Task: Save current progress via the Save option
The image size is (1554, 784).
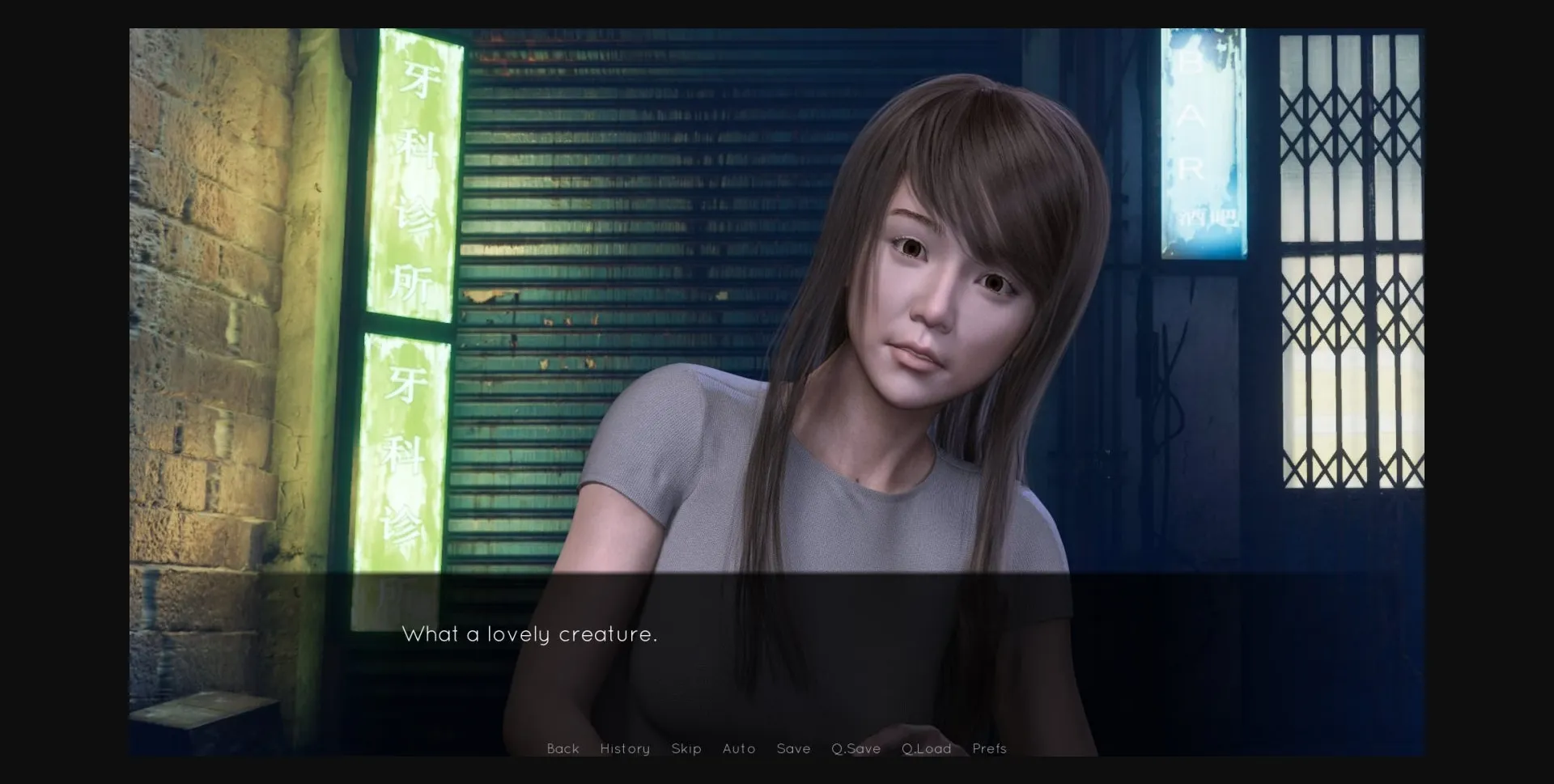Action: point(793,748)
